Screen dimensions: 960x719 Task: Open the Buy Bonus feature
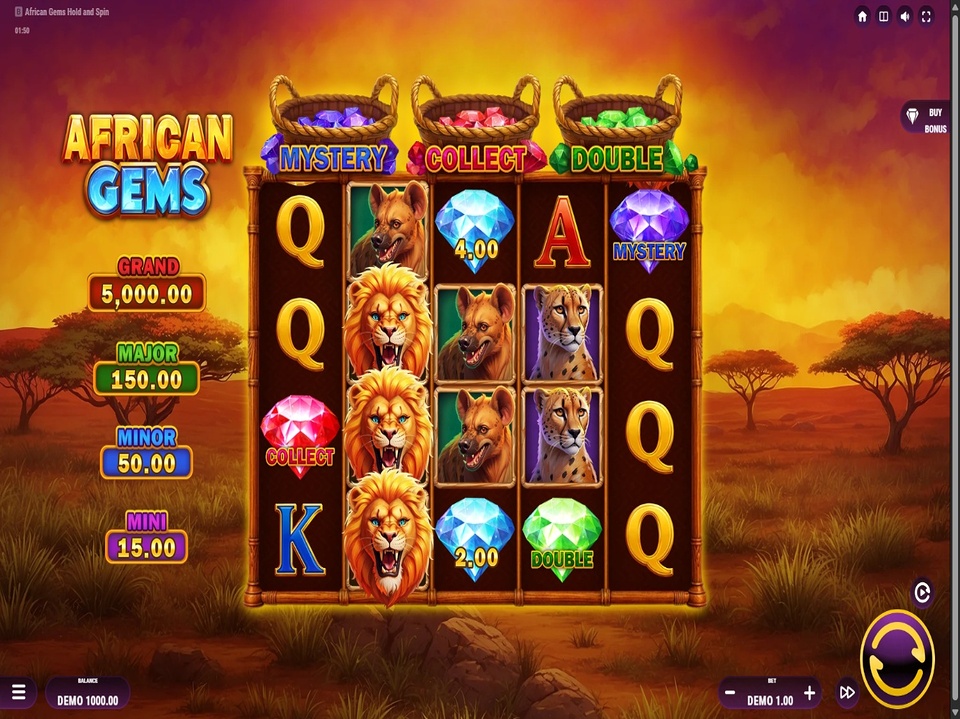click(x=925, y=121)
